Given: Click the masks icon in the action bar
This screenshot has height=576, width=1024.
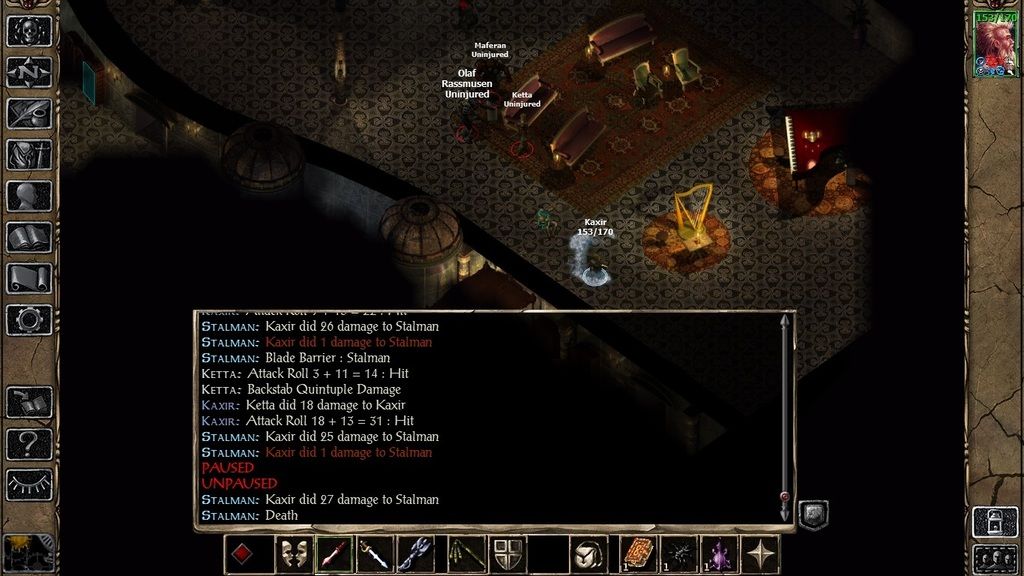Looking at the screenshot, I should pyautogui.click(x=293, y=554).
